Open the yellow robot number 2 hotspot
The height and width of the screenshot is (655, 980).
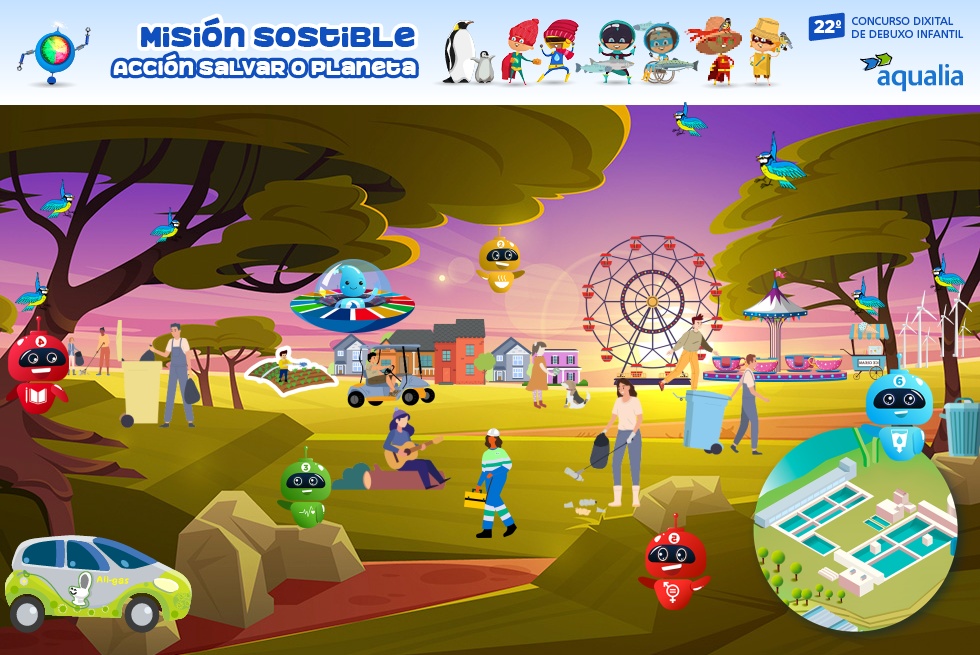tap(498, 262)
